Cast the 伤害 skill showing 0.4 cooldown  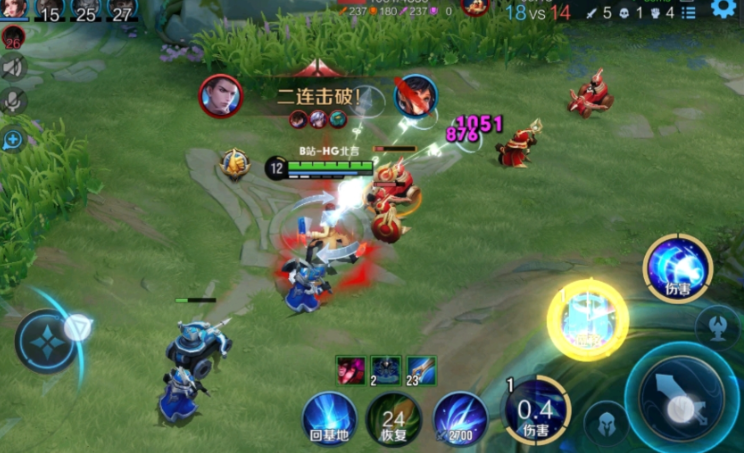click(x=538, y=411)
